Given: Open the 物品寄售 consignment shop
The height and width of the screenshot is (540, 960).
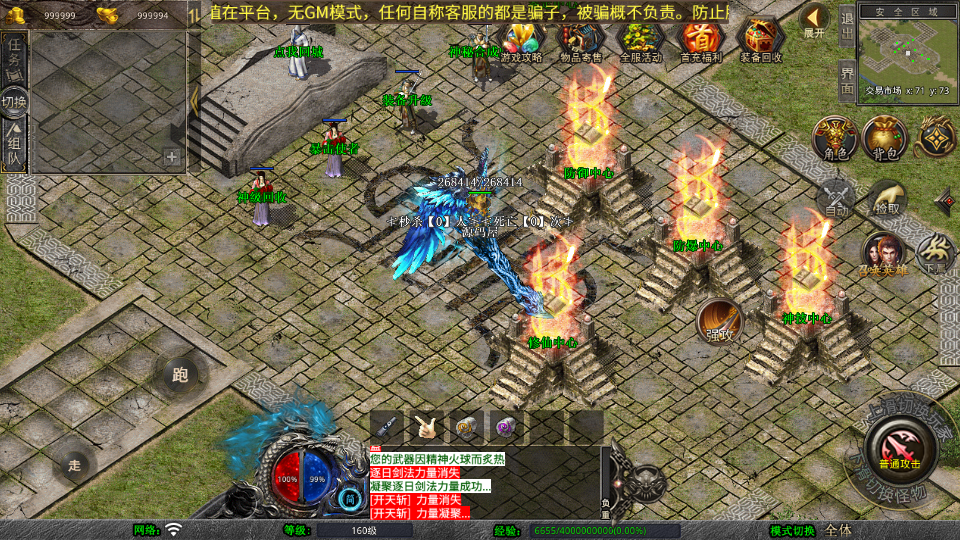Looking at the screenshot, I should [x=580, y=39].
